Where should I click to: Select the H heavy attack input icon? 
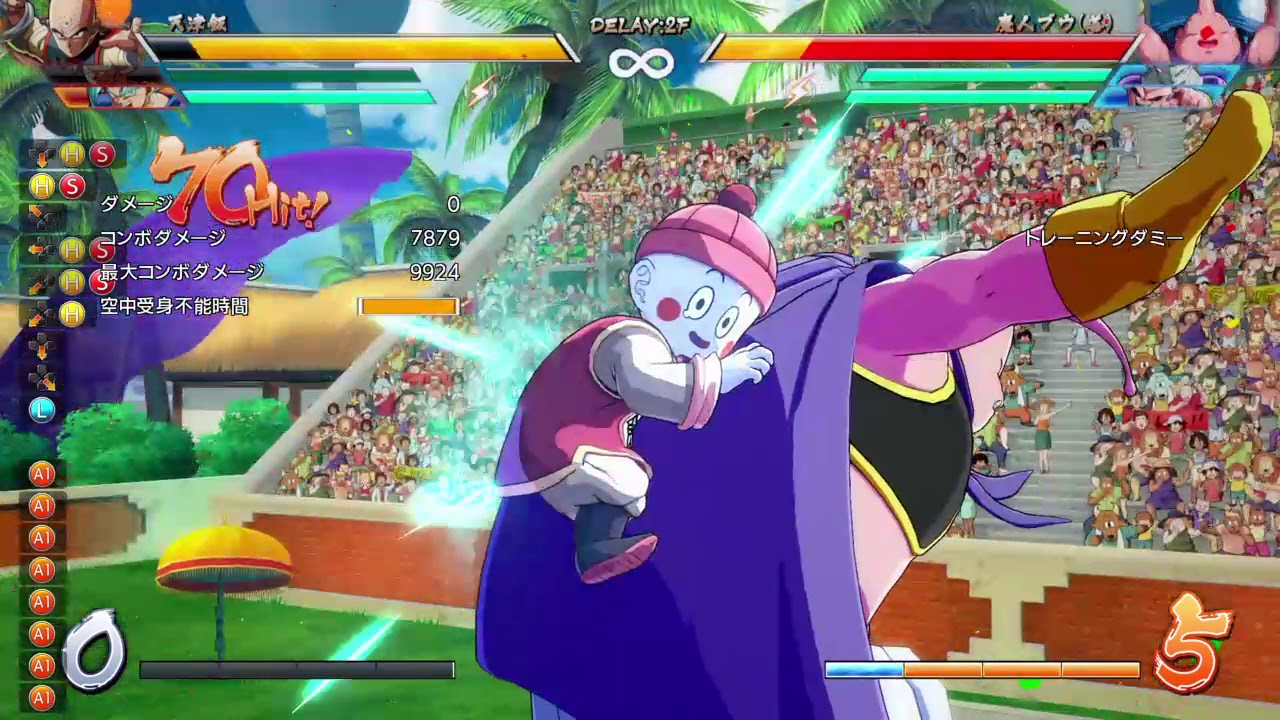[71, 152]
